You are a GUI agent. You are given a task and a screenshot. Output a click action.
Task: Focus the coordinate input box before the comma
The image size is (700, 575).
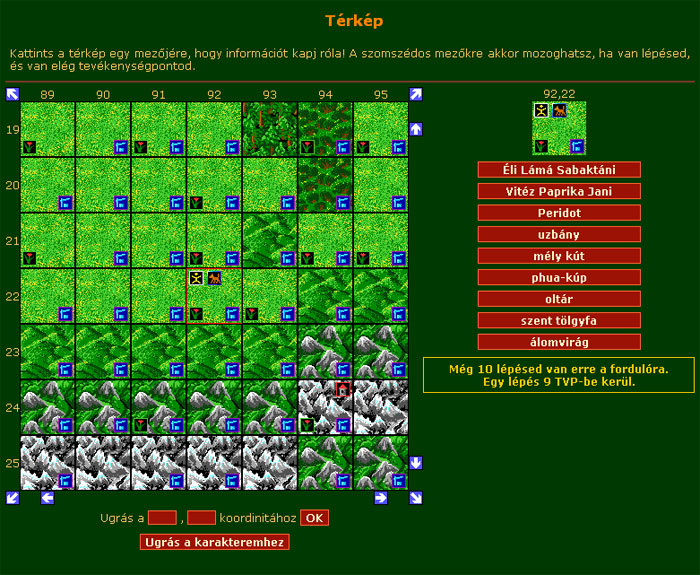162,518
